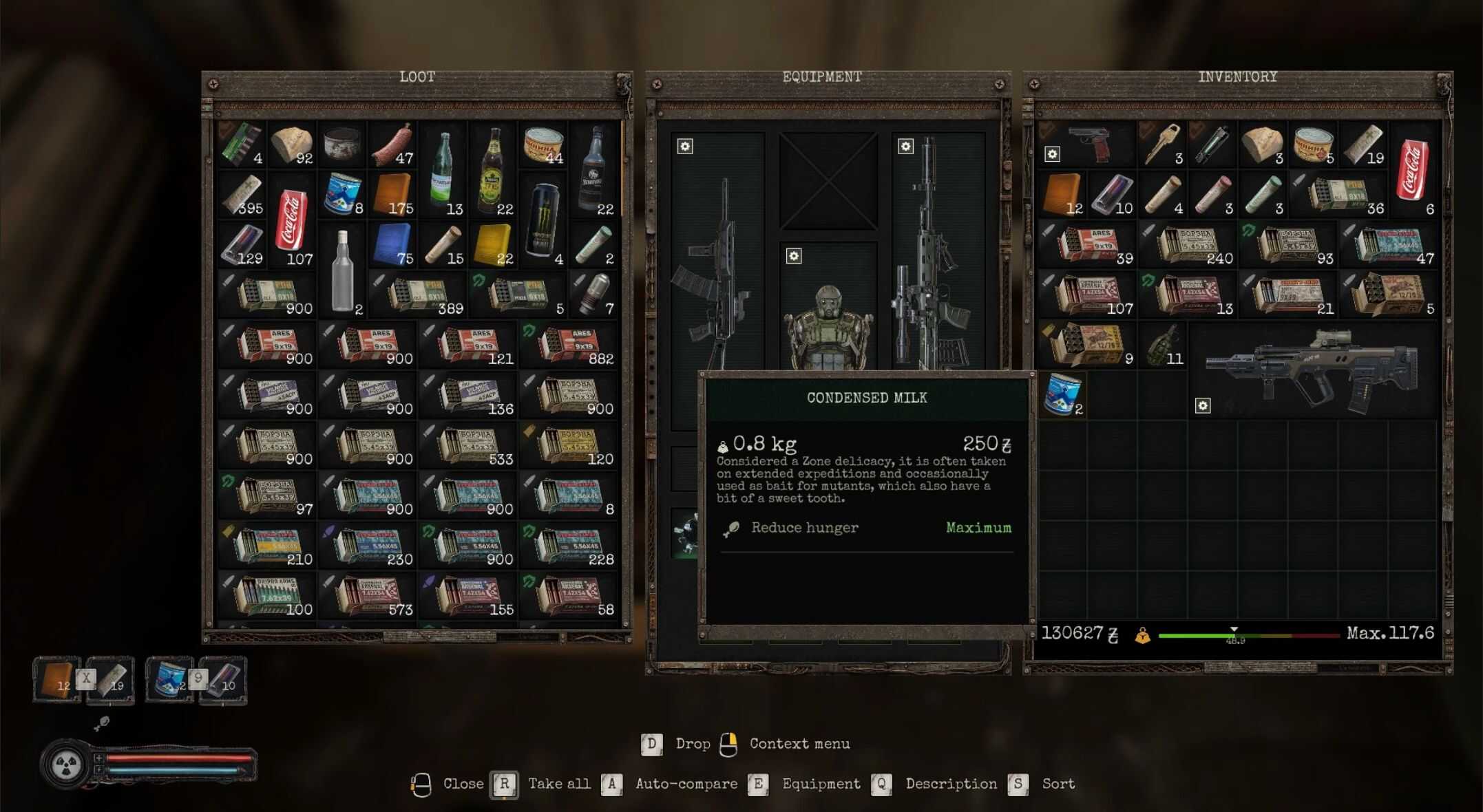Pick the bullpup rifle in inventory
The width and height of the screenshot is (1483, 812).
pos(1313,370)
